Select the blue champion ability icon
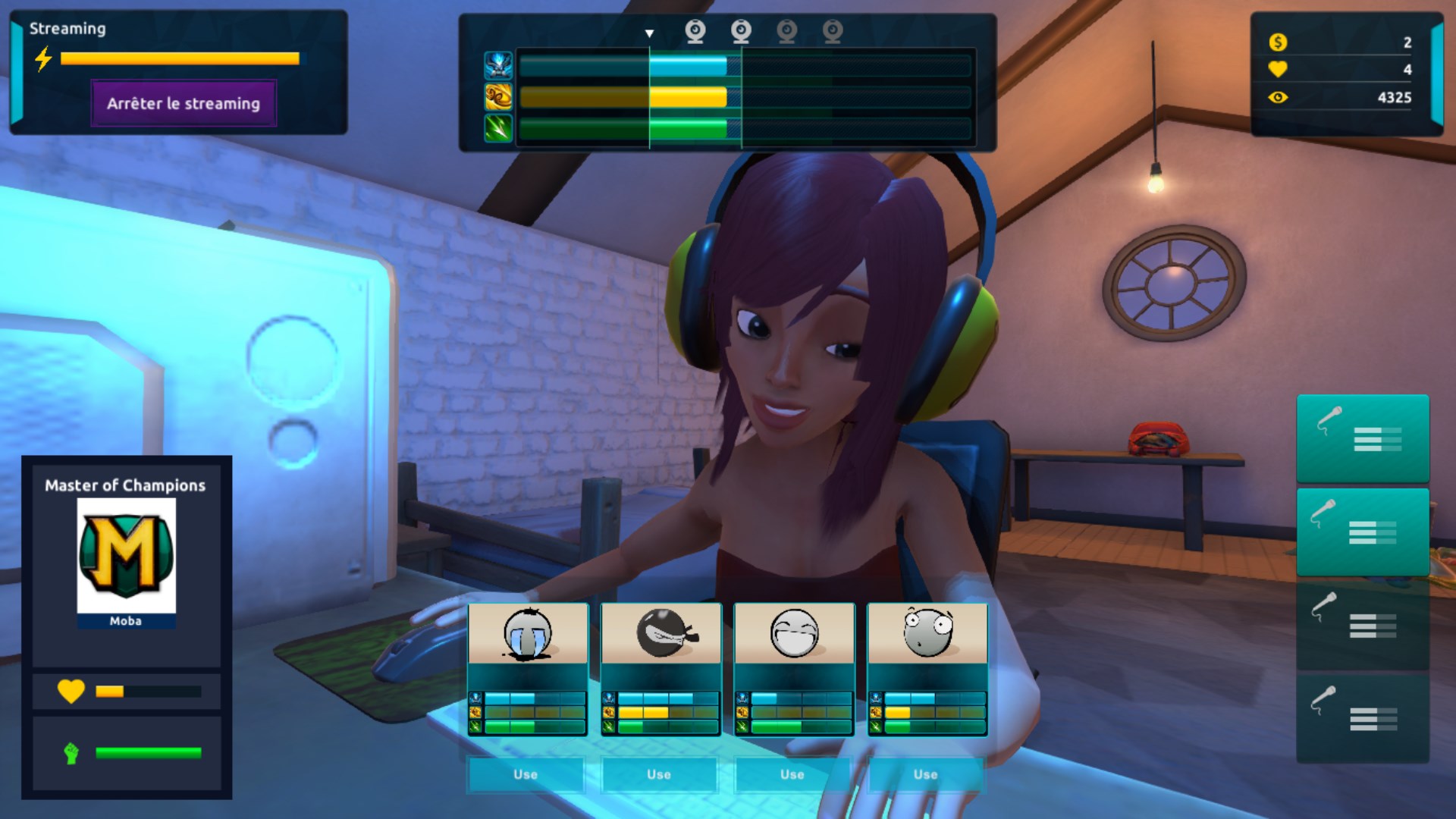1456x819 pixels. 500,67
